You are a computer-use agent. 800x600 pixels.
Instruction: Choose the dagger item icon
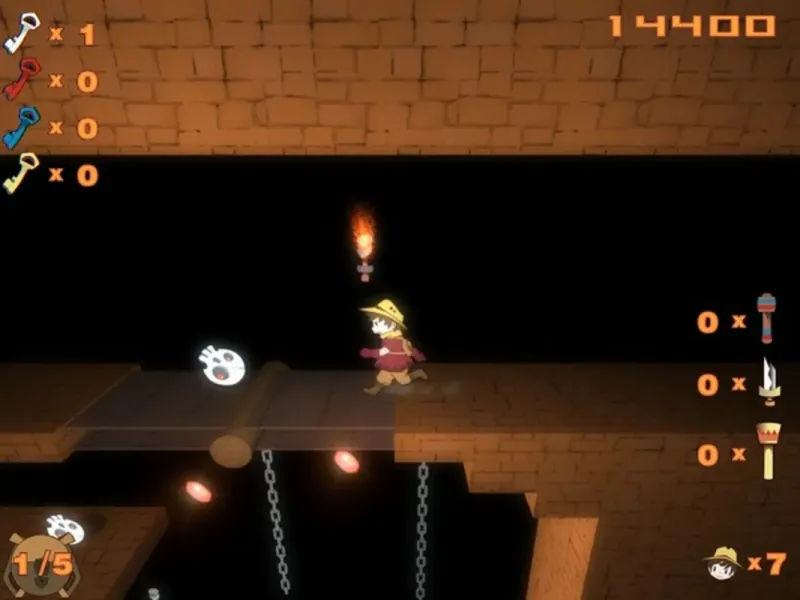pyautogui.click(x=767, y=382)
